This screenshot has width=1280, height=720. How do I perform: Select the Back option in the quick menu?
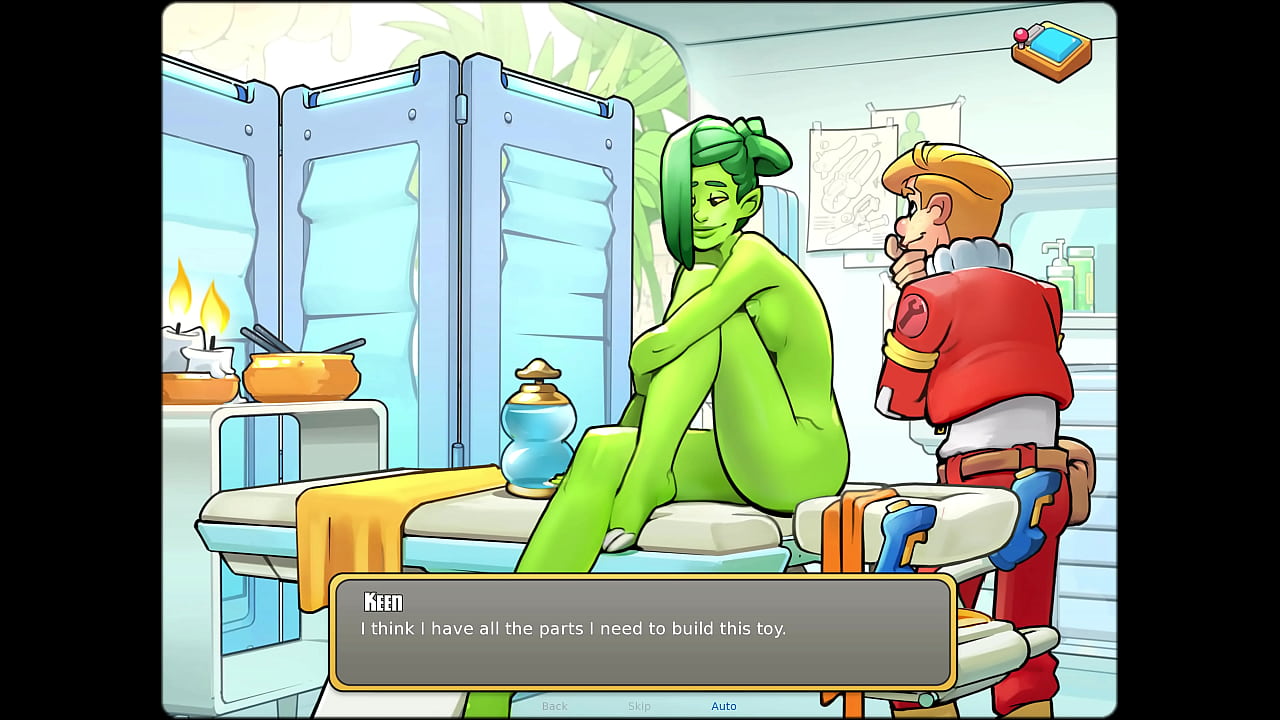[x=554, y=706]
